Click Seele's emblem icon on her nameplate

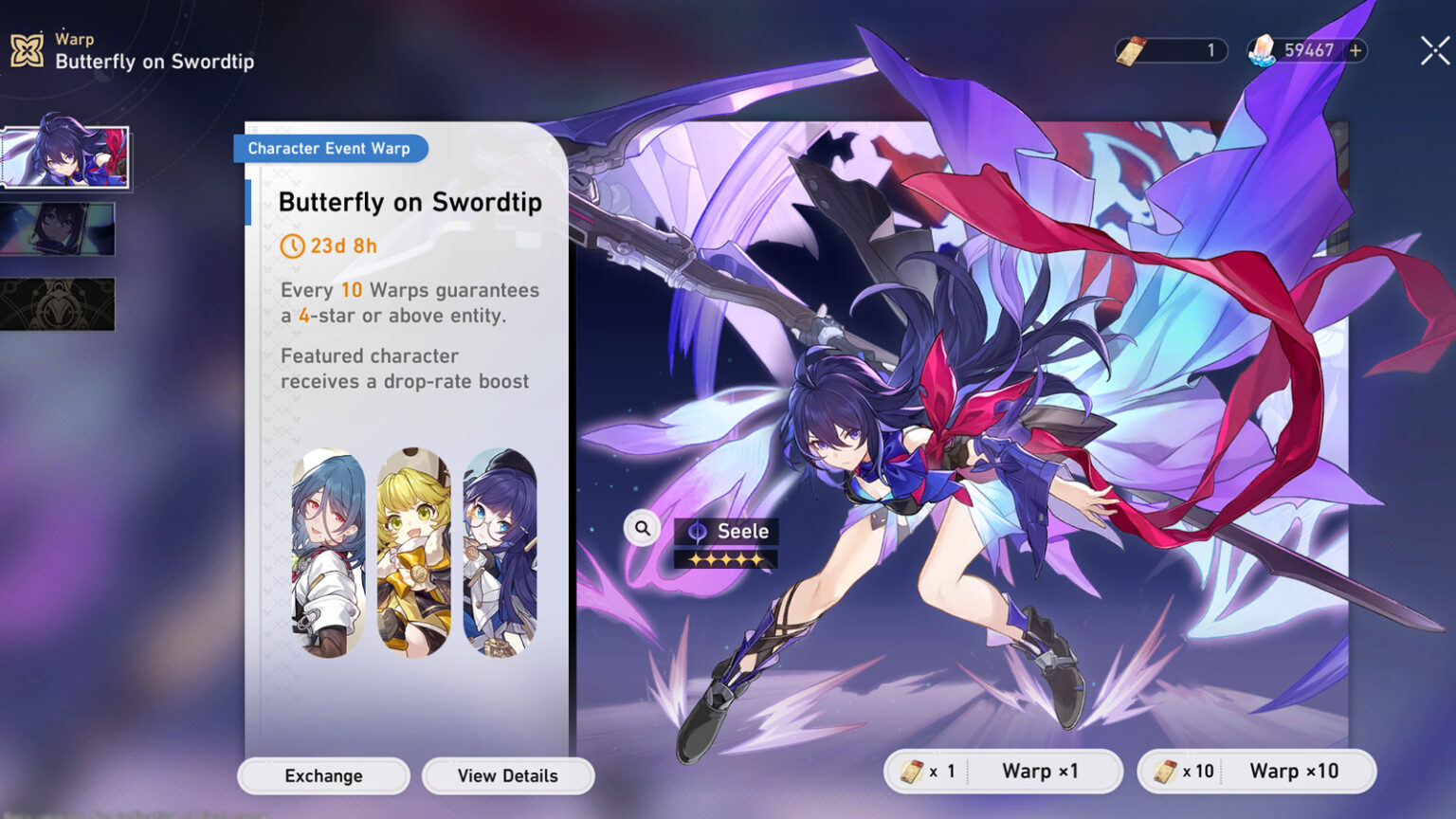(697, 532)
